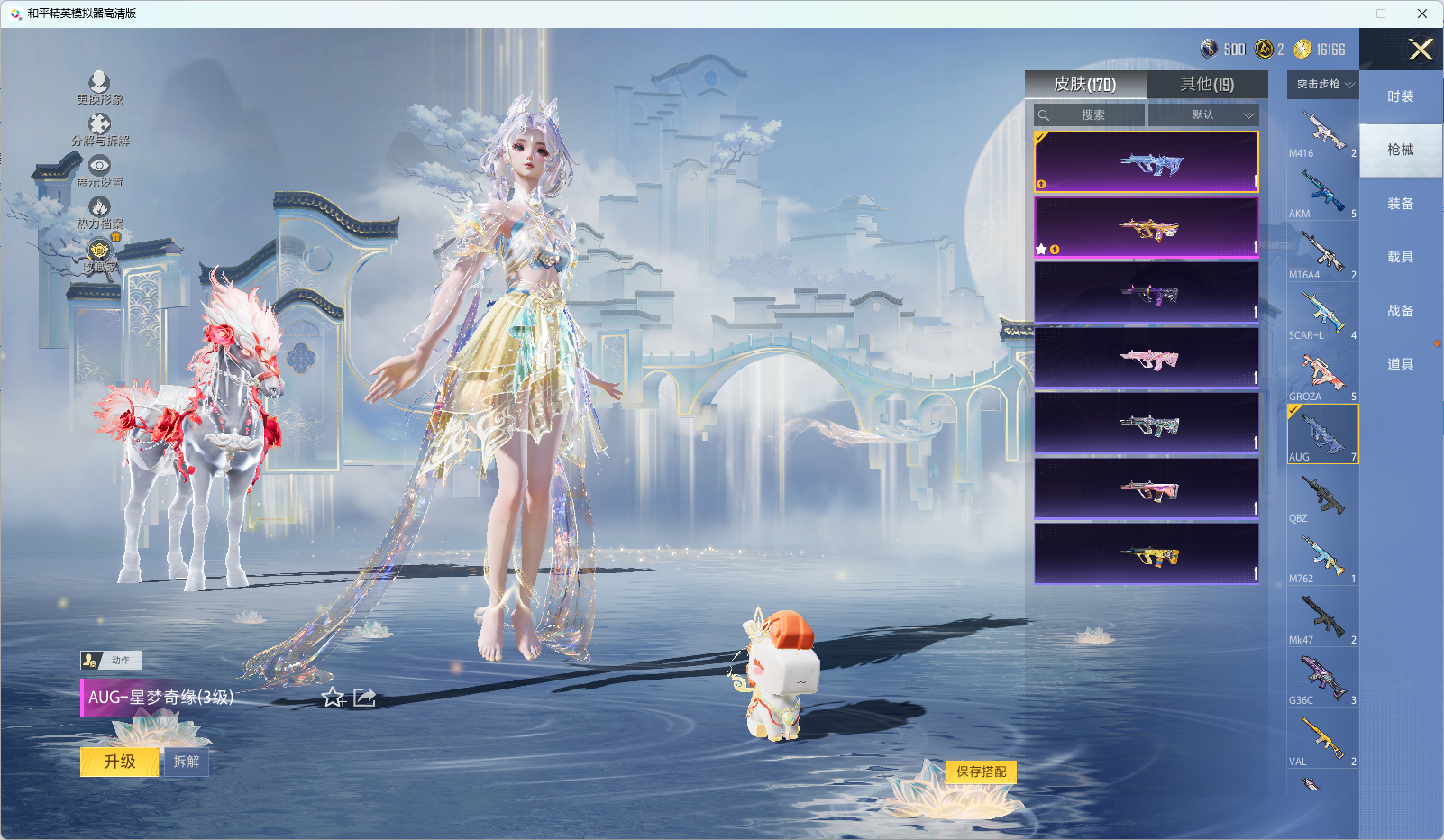Select the M416 weapon in the list
The height and width of the screenshot is (840, 1444).
[x=1322, y=132]
